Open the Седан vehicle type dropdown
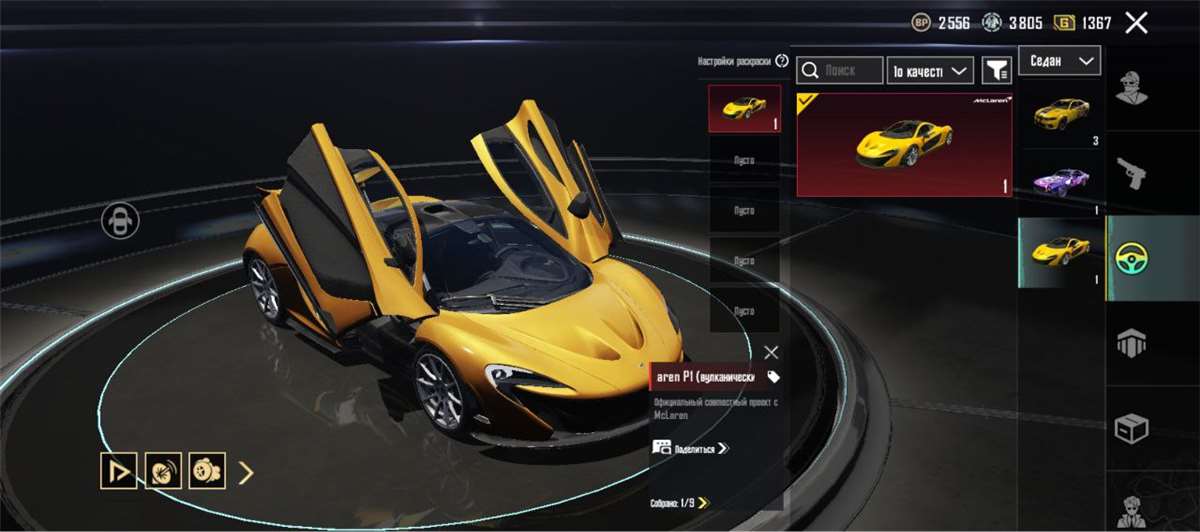Image resolution: width=1200 pixels, height=532 pixels. [x=1059, y=61]
